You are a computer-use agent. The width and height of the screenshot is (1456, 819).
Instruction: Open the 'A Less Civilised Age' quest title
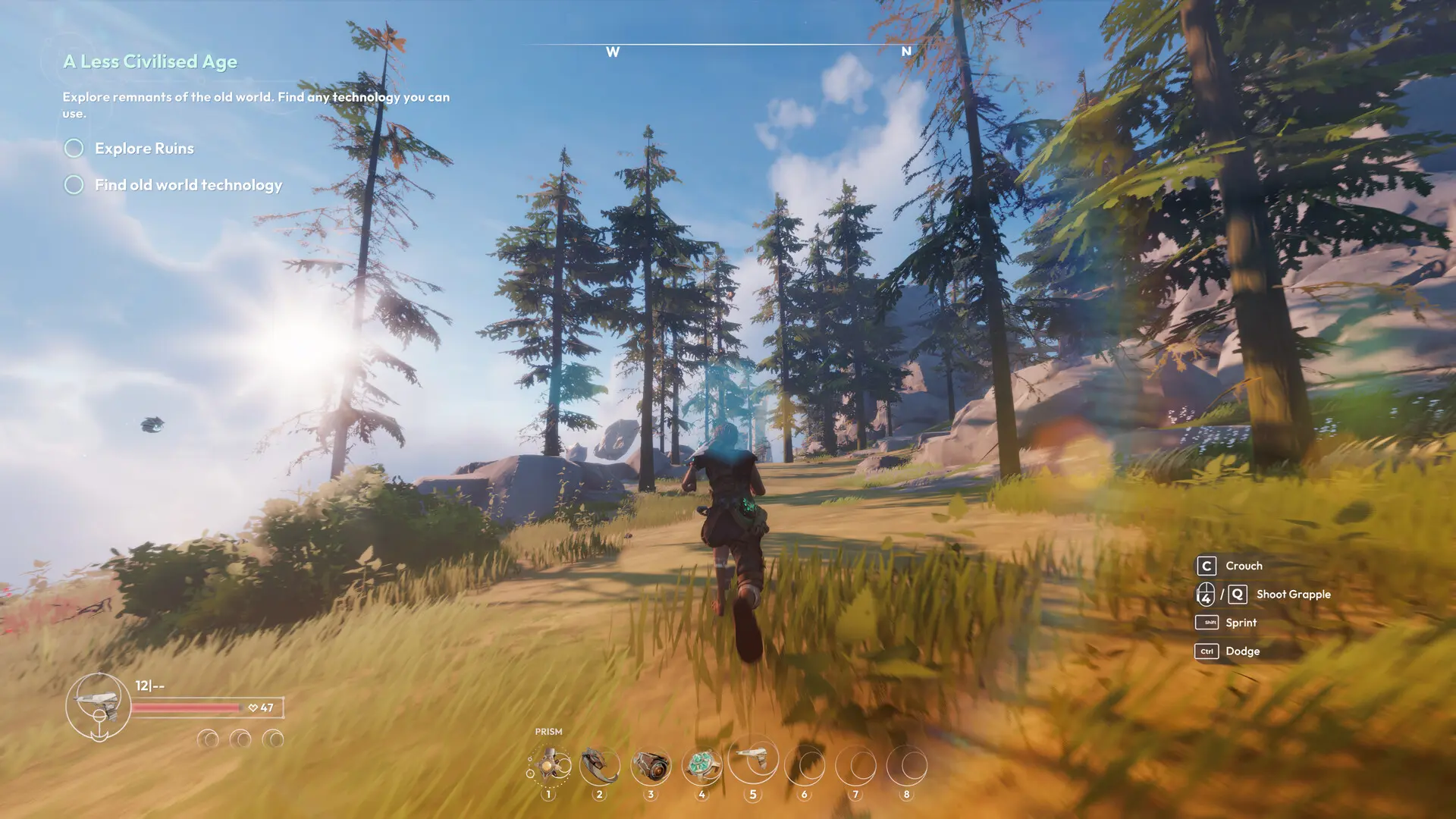point(150,61)
